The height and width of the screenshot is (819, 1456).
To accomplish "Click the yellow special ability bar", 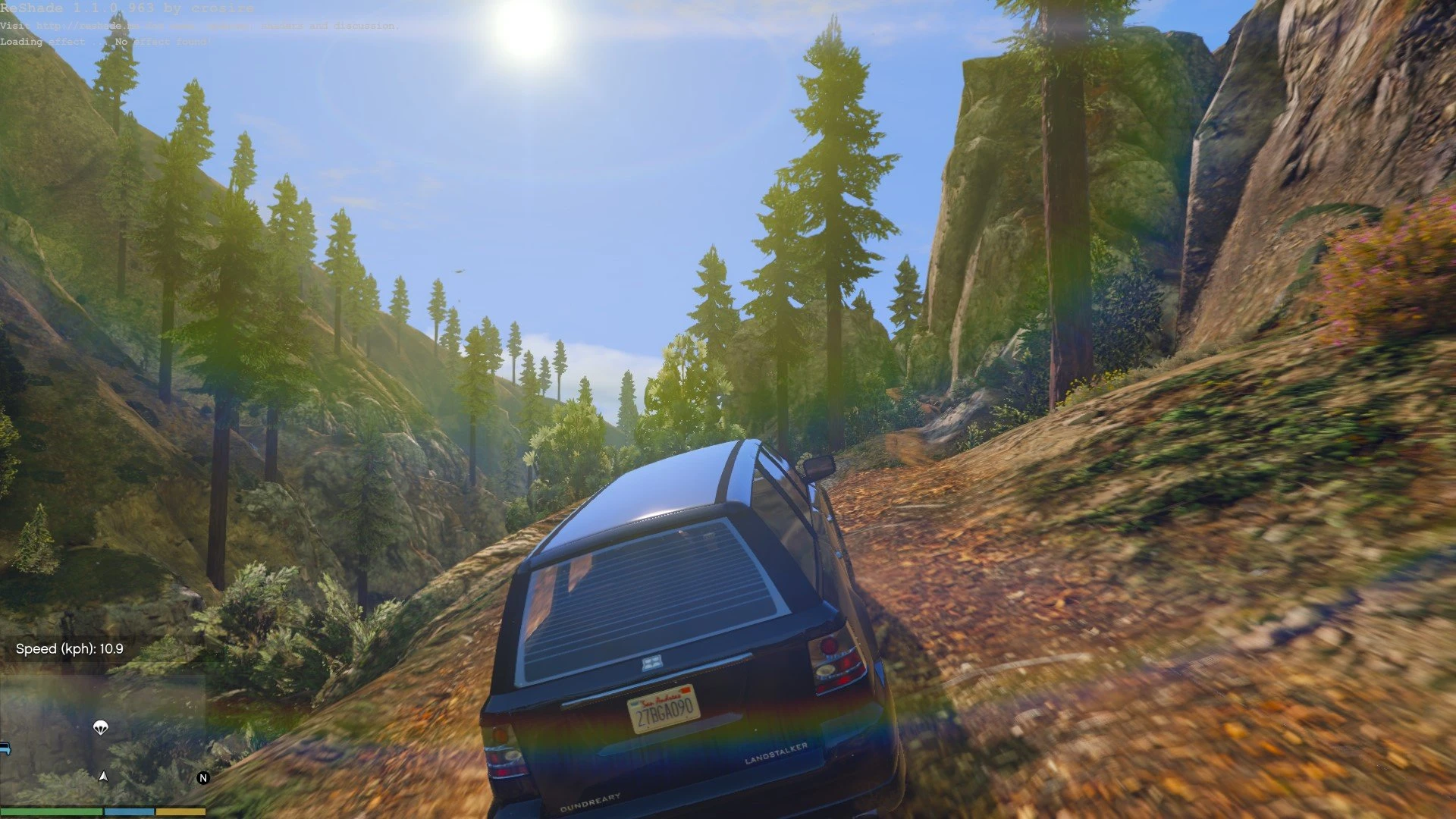I will (x=180, y=811).
